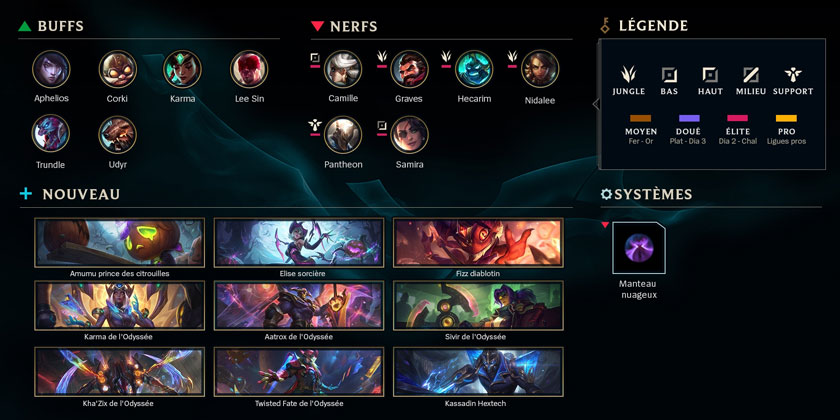This screenshot has height=420, width=840.
Task: Open the Camille nerf entry
Action: (343, 69)
